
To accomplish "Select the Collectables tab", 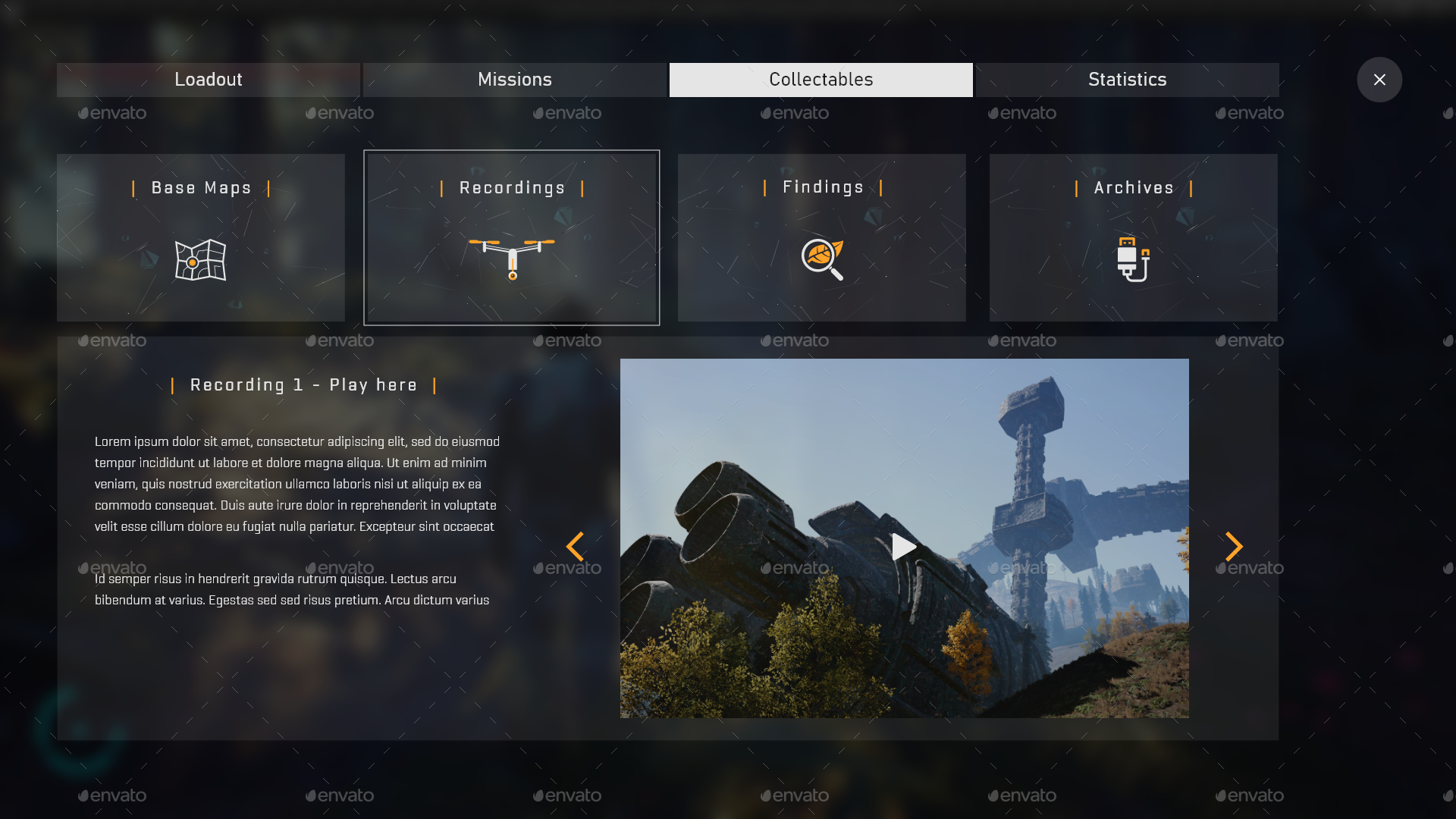I will (821, 79).
